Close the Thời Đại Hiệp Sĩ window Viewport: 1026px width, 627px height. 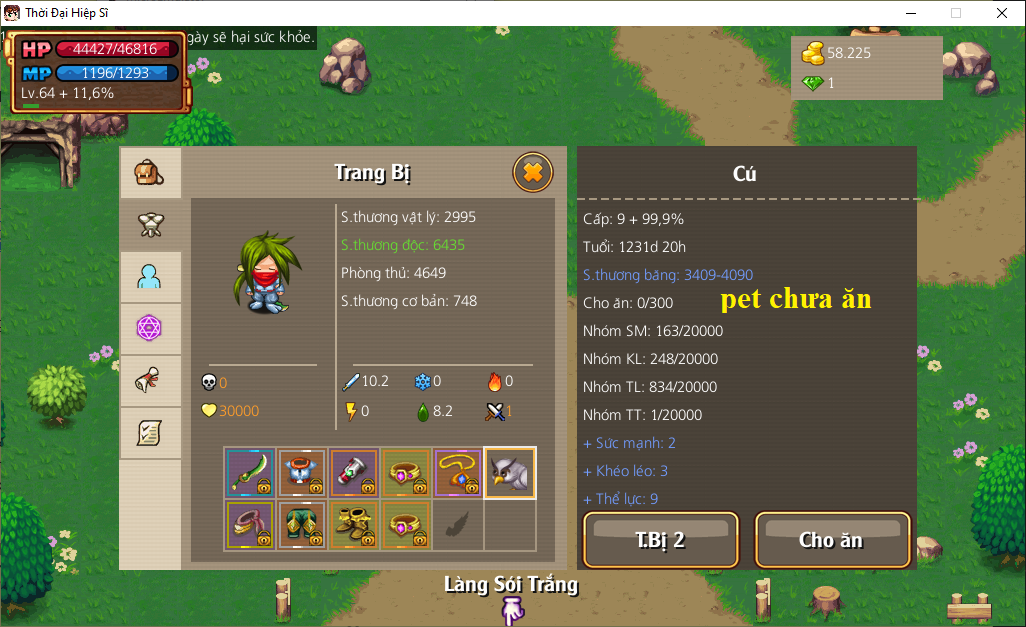pyautogui.click(x=1002, y=13)
